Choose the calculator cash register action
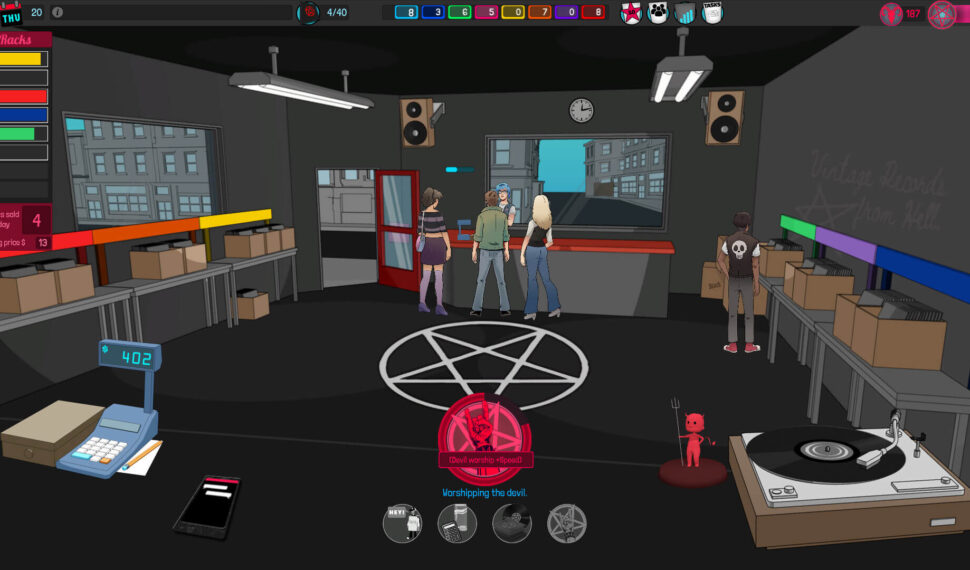 pos(457,523)
